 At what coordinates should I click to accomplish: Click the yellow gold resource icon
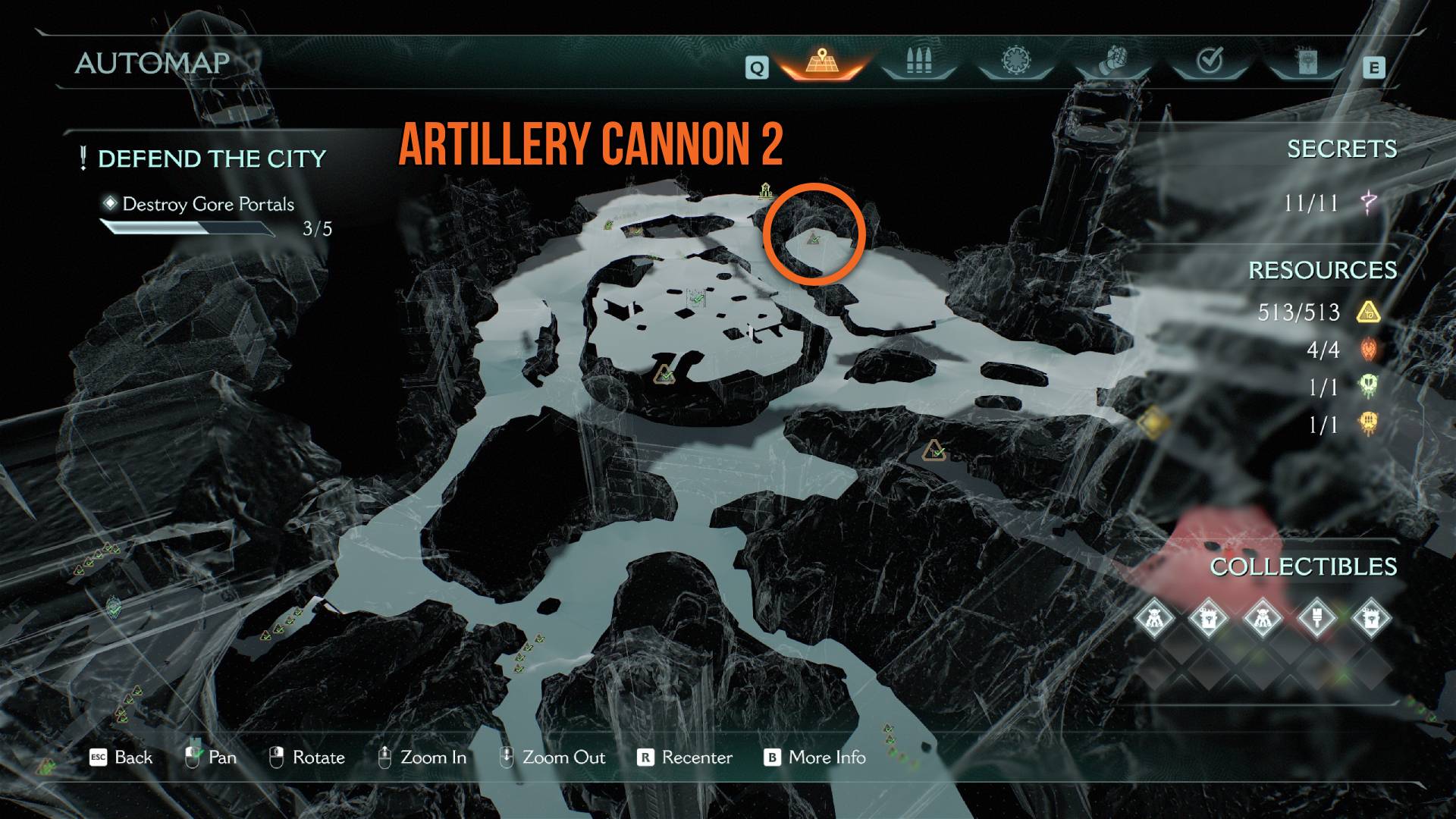pyautogui.click(x=1368, y=312)
